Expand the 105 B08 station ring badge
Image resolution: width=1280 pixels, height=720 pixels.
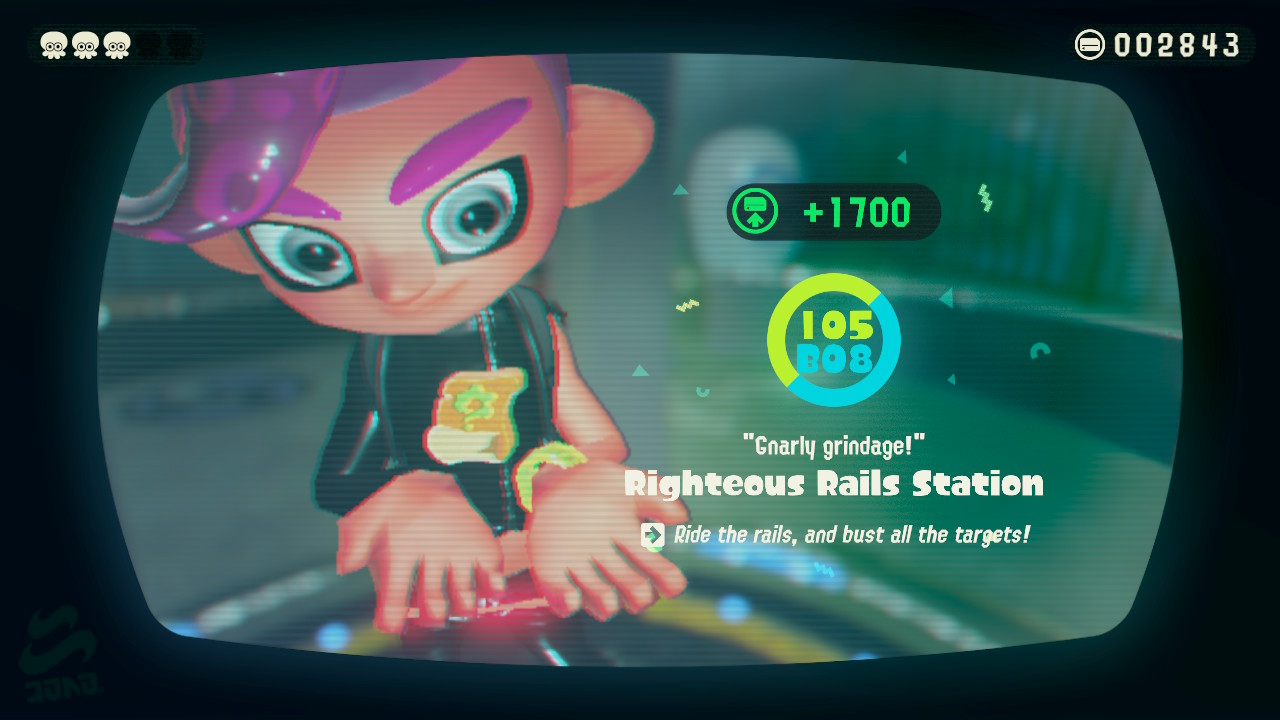[x=834, y=340]
